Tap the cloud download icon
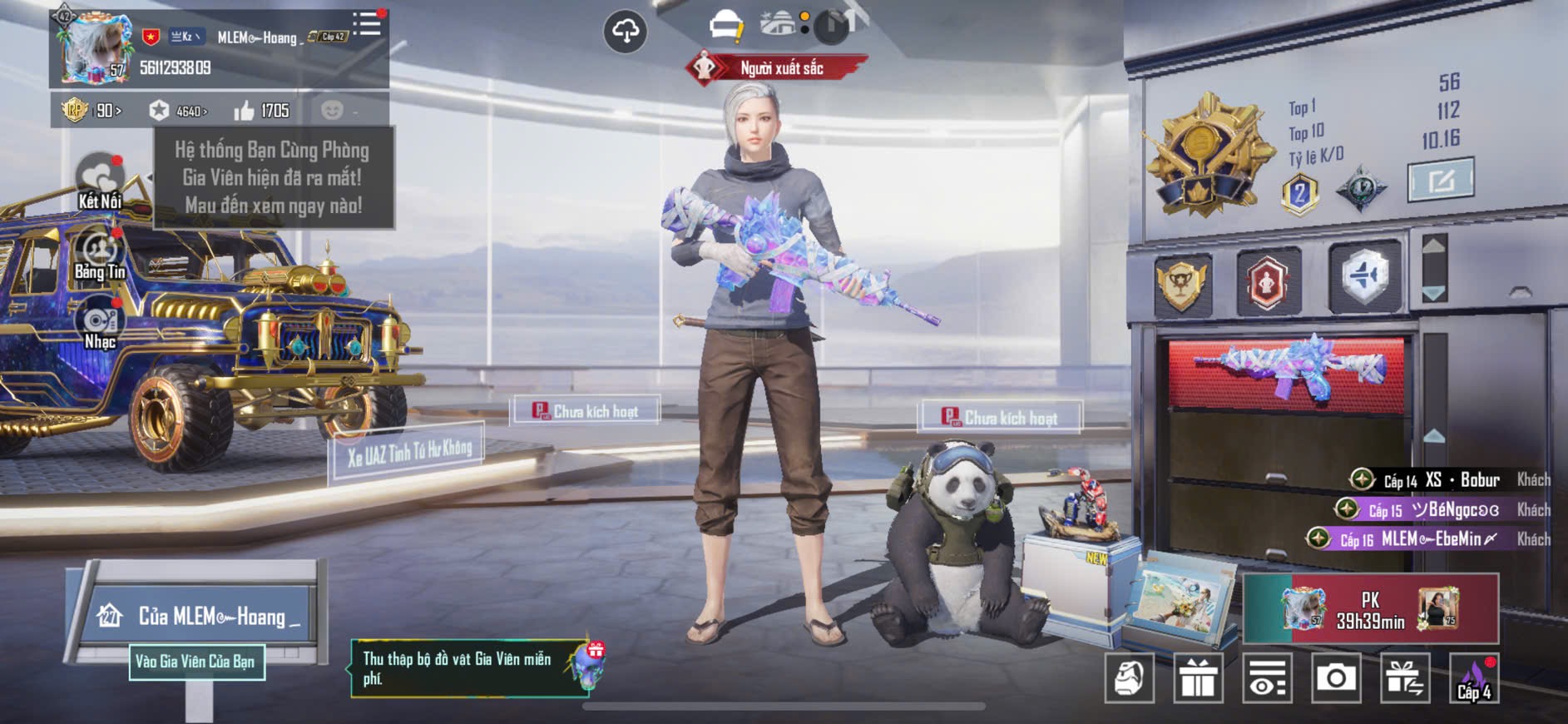The image size is (1568, 724). click(625, 32)
